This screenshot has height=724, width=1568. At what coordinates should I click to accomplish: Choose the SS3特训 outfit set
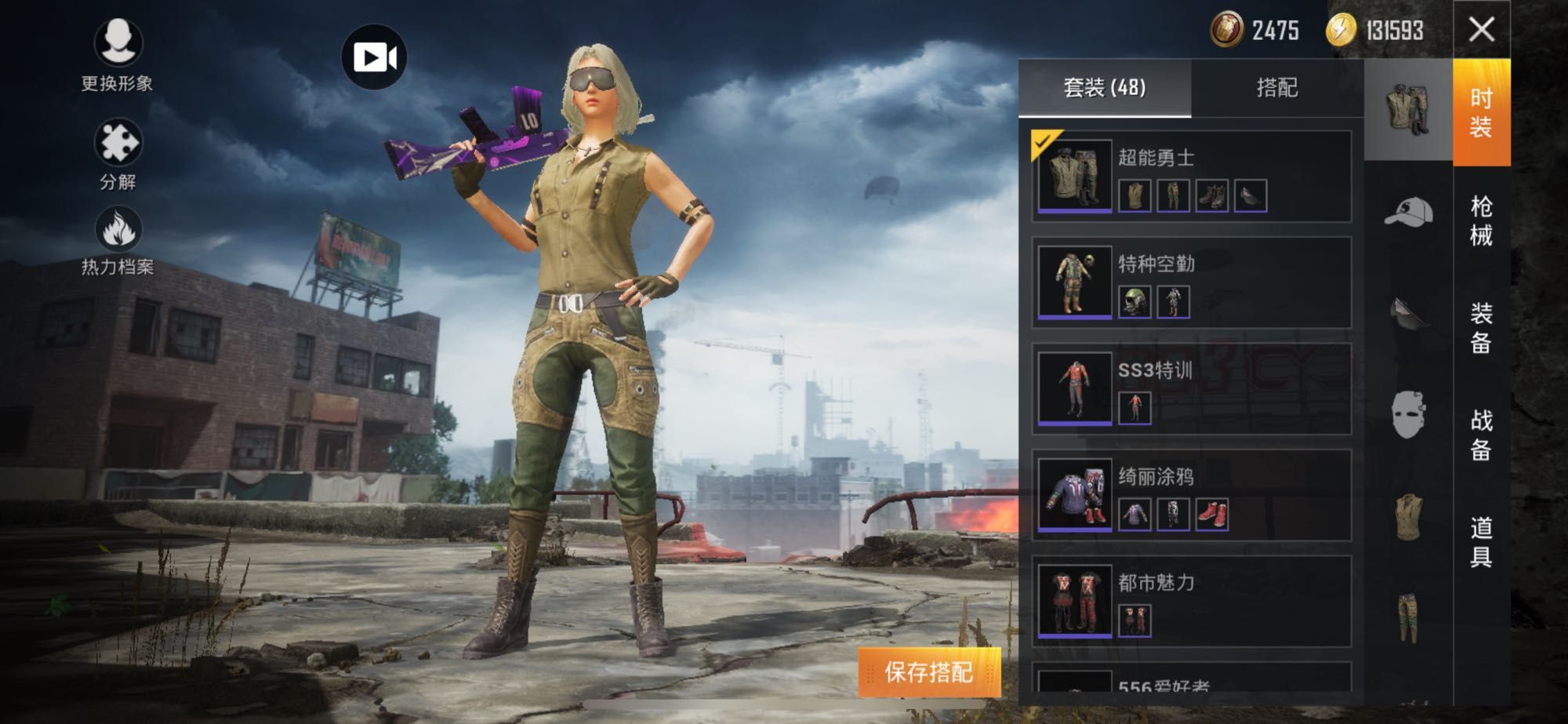[1191, 389]
